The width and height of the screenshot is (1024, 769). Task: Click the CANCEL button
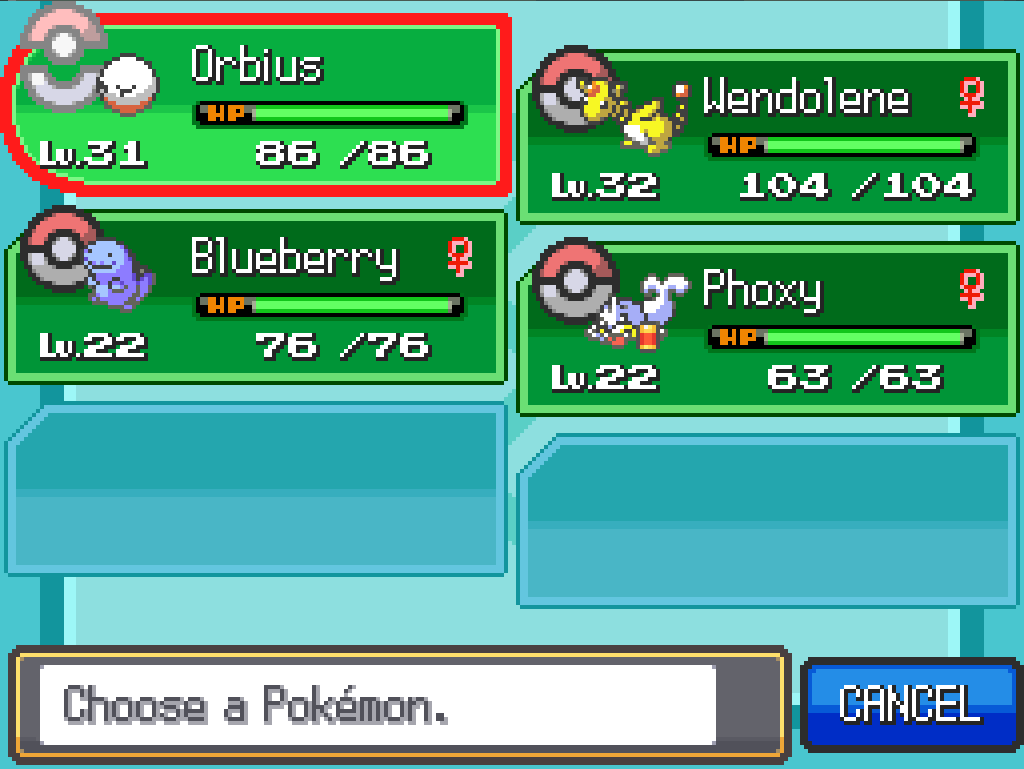coord(910,704)
